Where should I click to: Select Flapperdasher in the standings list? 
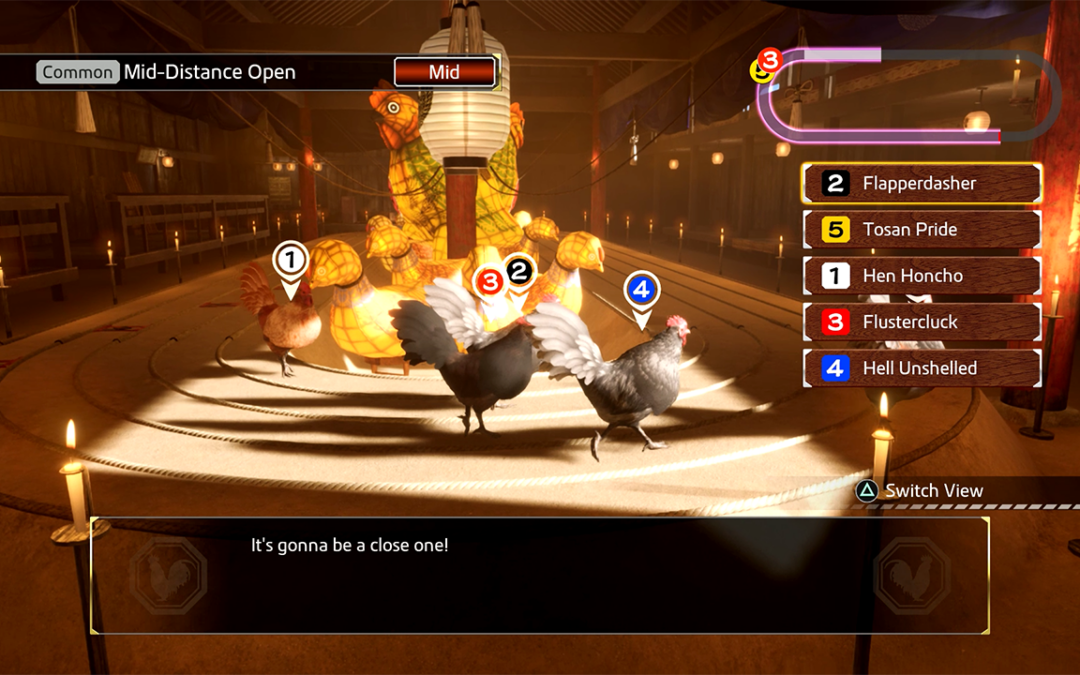[921, 184]
